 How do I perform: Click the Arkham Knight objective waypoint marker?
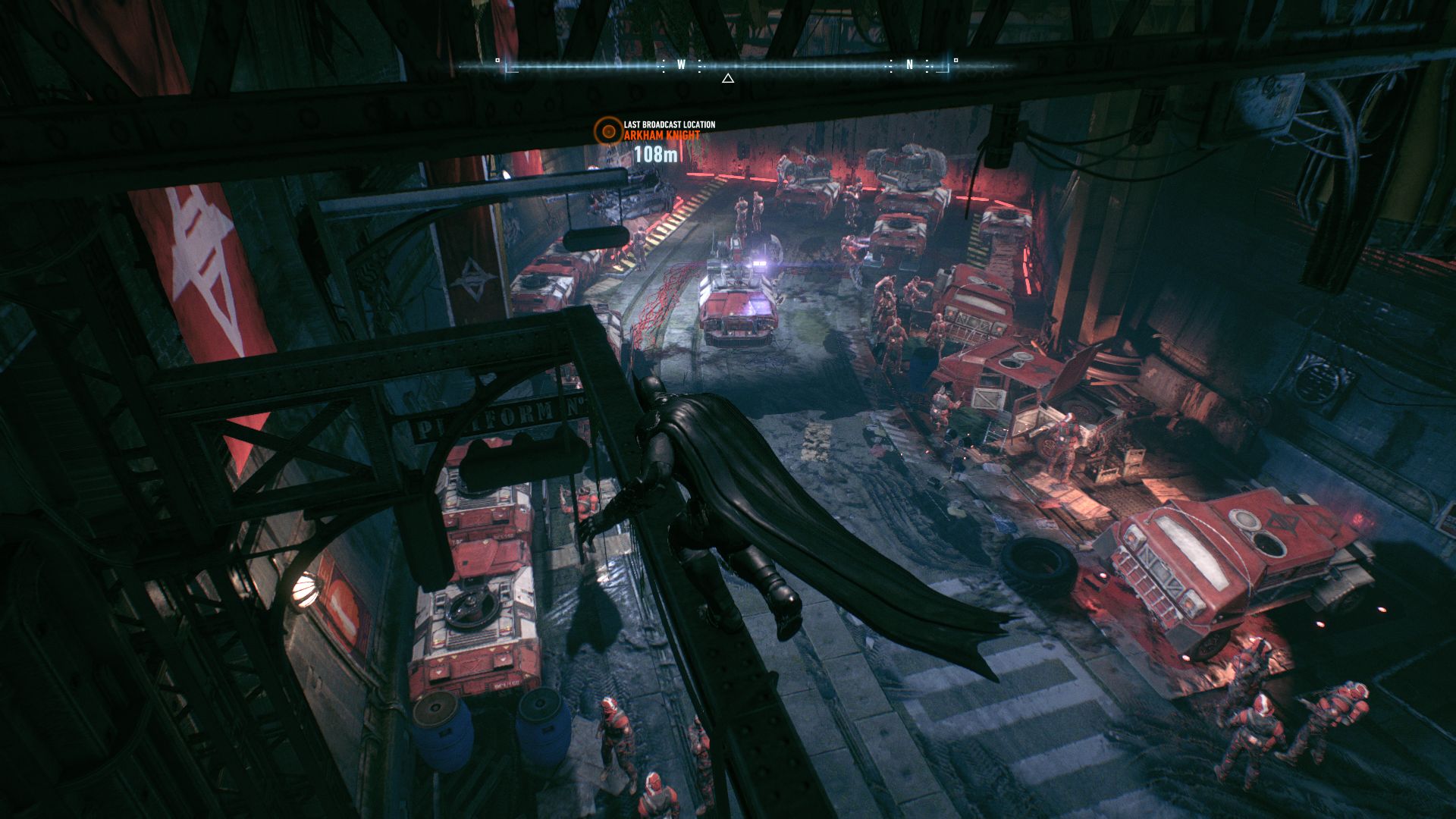(x=607, y=130)
